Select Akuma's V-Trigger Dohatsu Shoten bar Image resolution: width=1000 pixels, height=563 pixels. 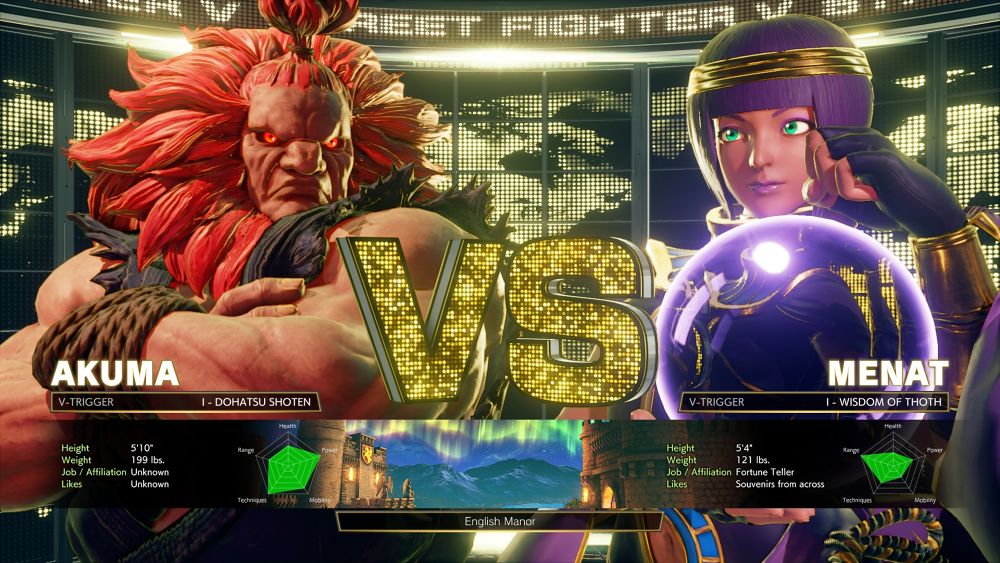click(x=184, y=402)
